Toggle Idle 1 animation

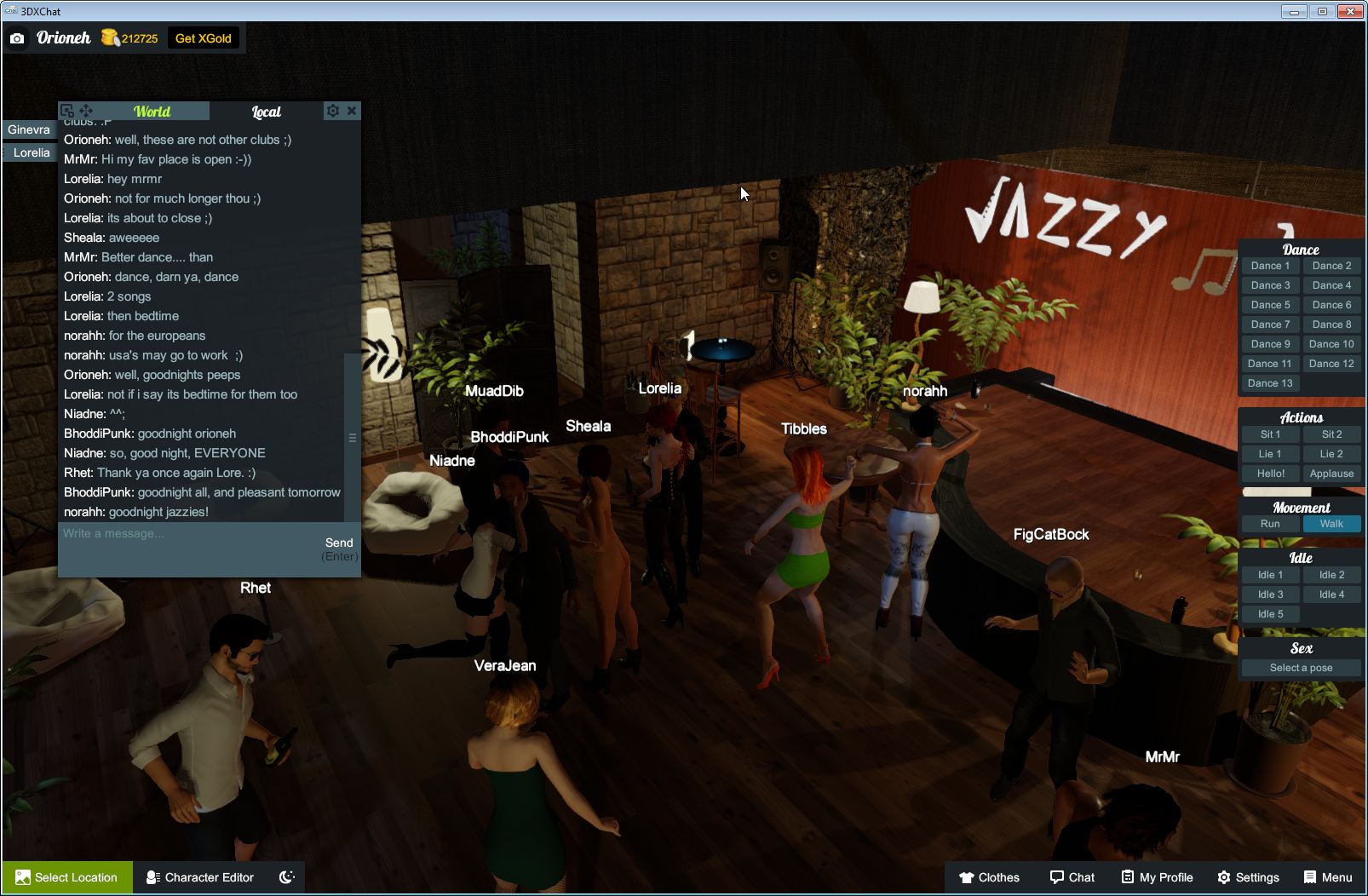[x=1270, y=574]
